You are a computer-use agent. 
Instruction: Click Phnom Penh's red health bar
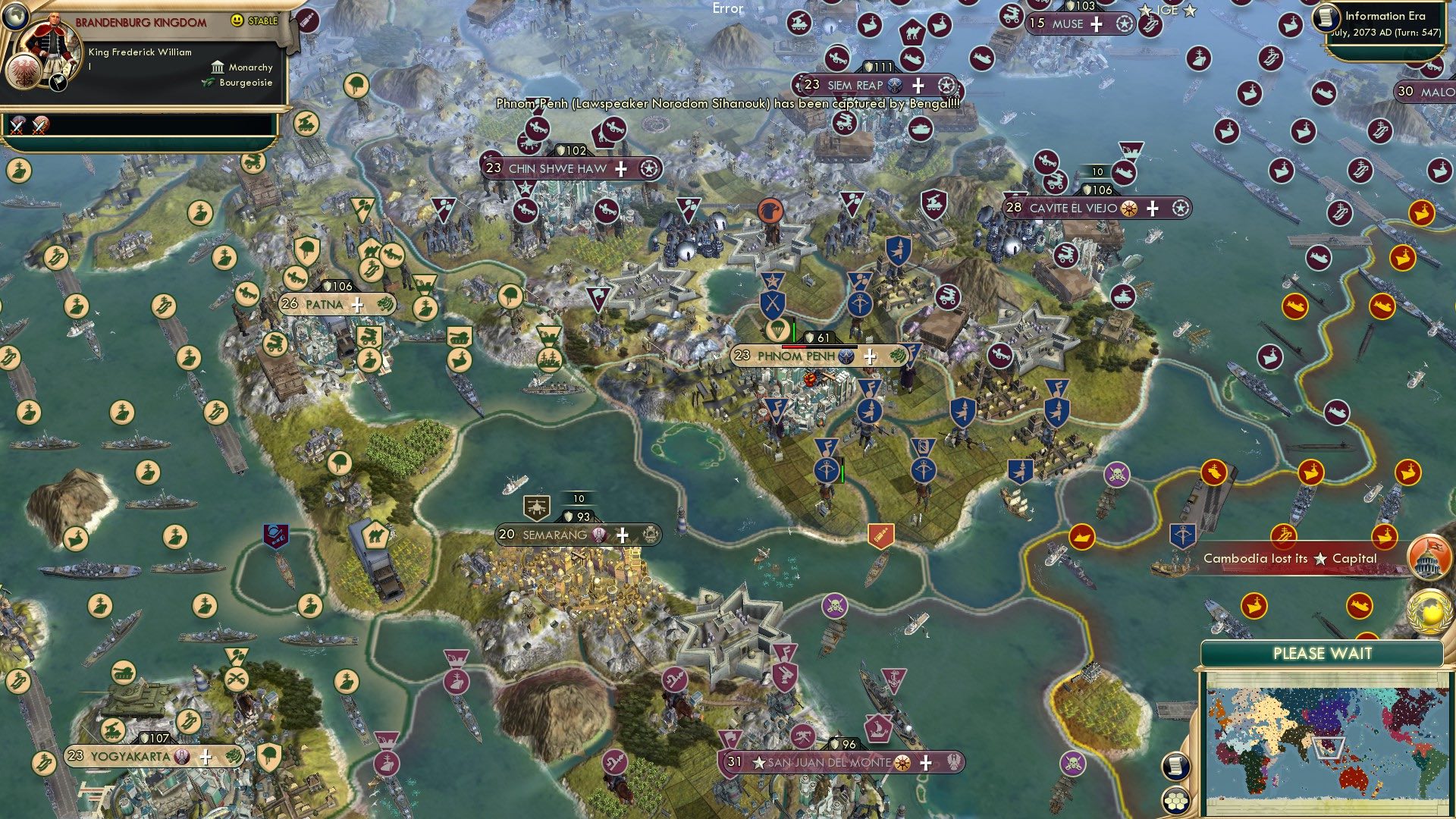[794, 347]
